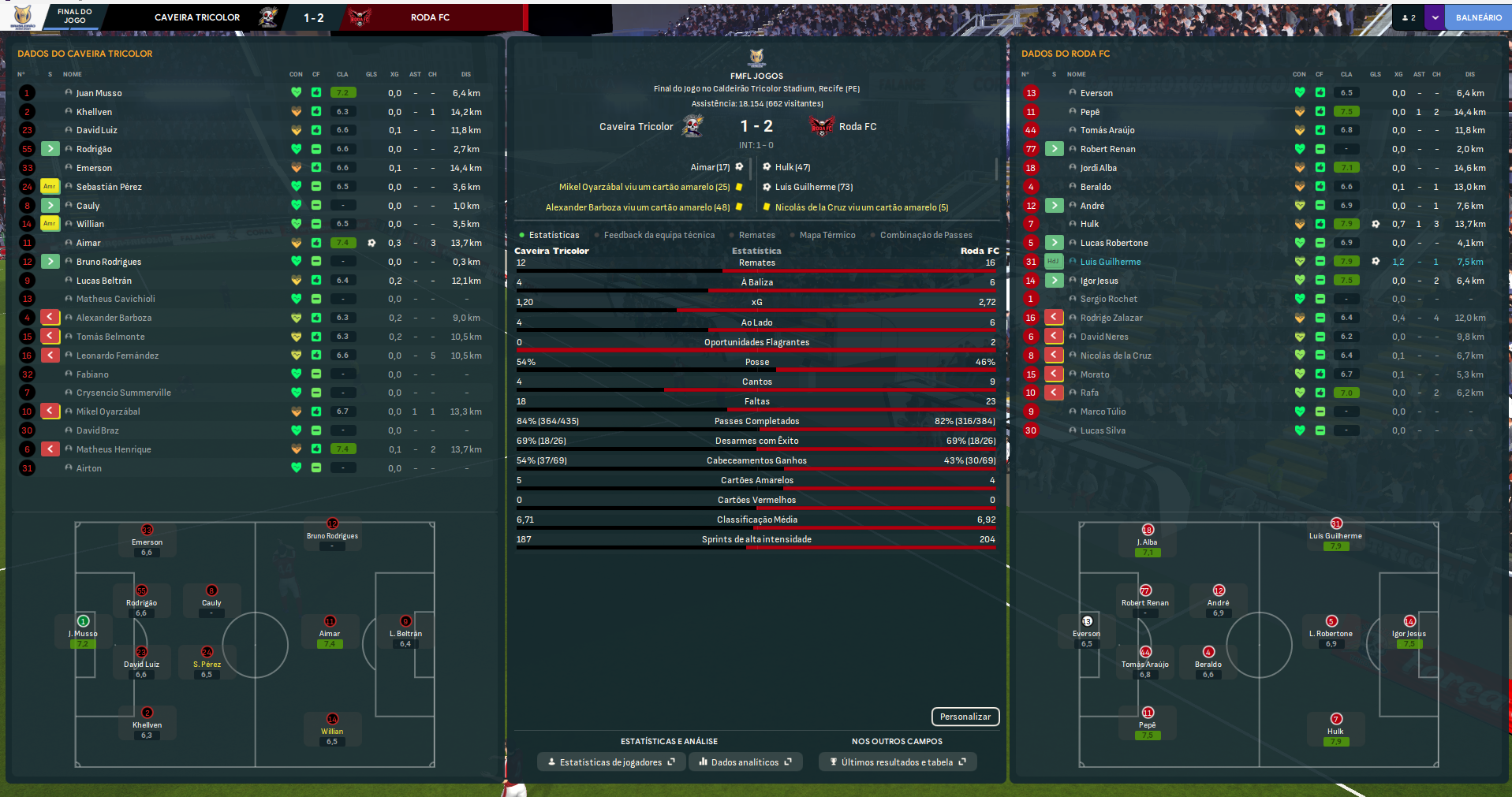Open Dados analíticos
The image size is (1512, 797).
(745, 762)
